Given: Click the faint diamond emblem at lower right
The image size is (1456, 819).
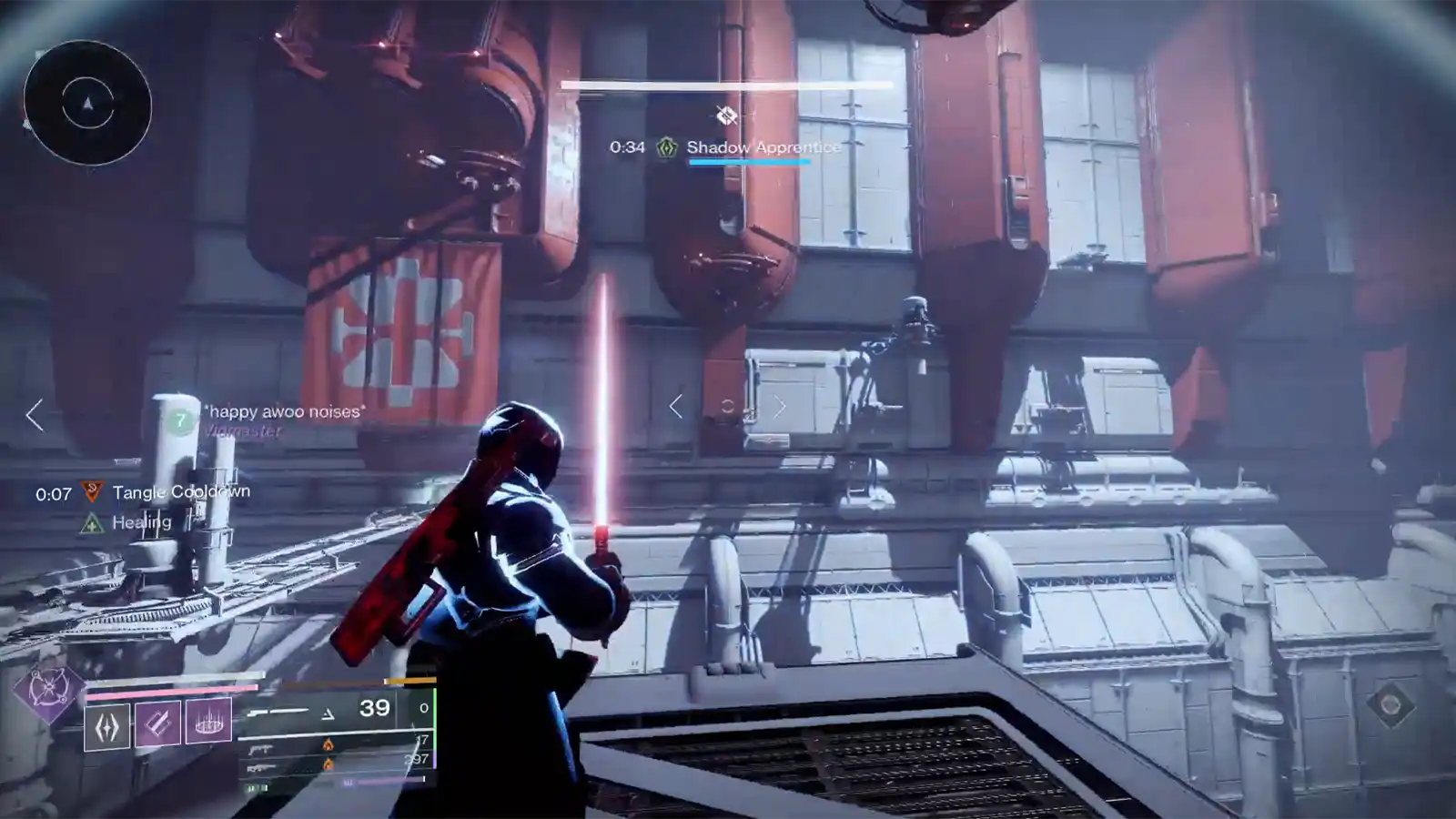Looking at the screenshot, I should [1390, 703].
